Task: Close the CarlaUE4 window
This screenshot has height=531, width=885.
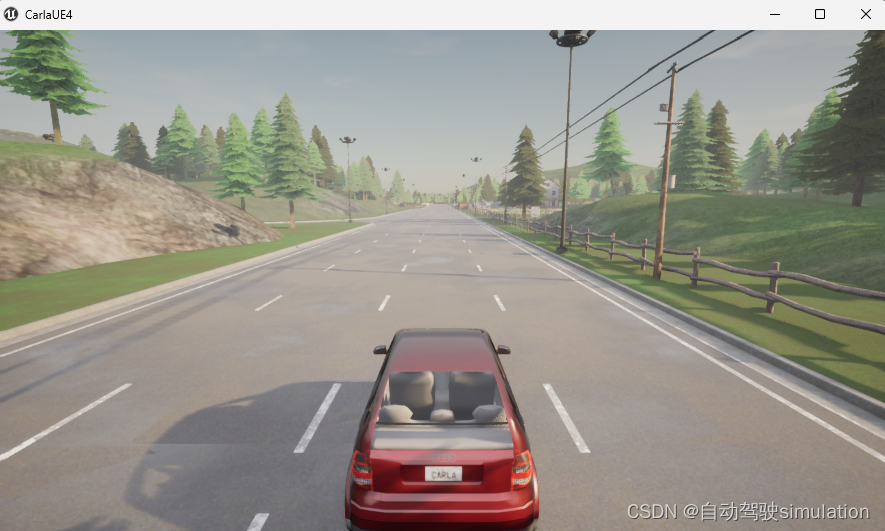Action: pyautogui.click(x=865, y=14)
